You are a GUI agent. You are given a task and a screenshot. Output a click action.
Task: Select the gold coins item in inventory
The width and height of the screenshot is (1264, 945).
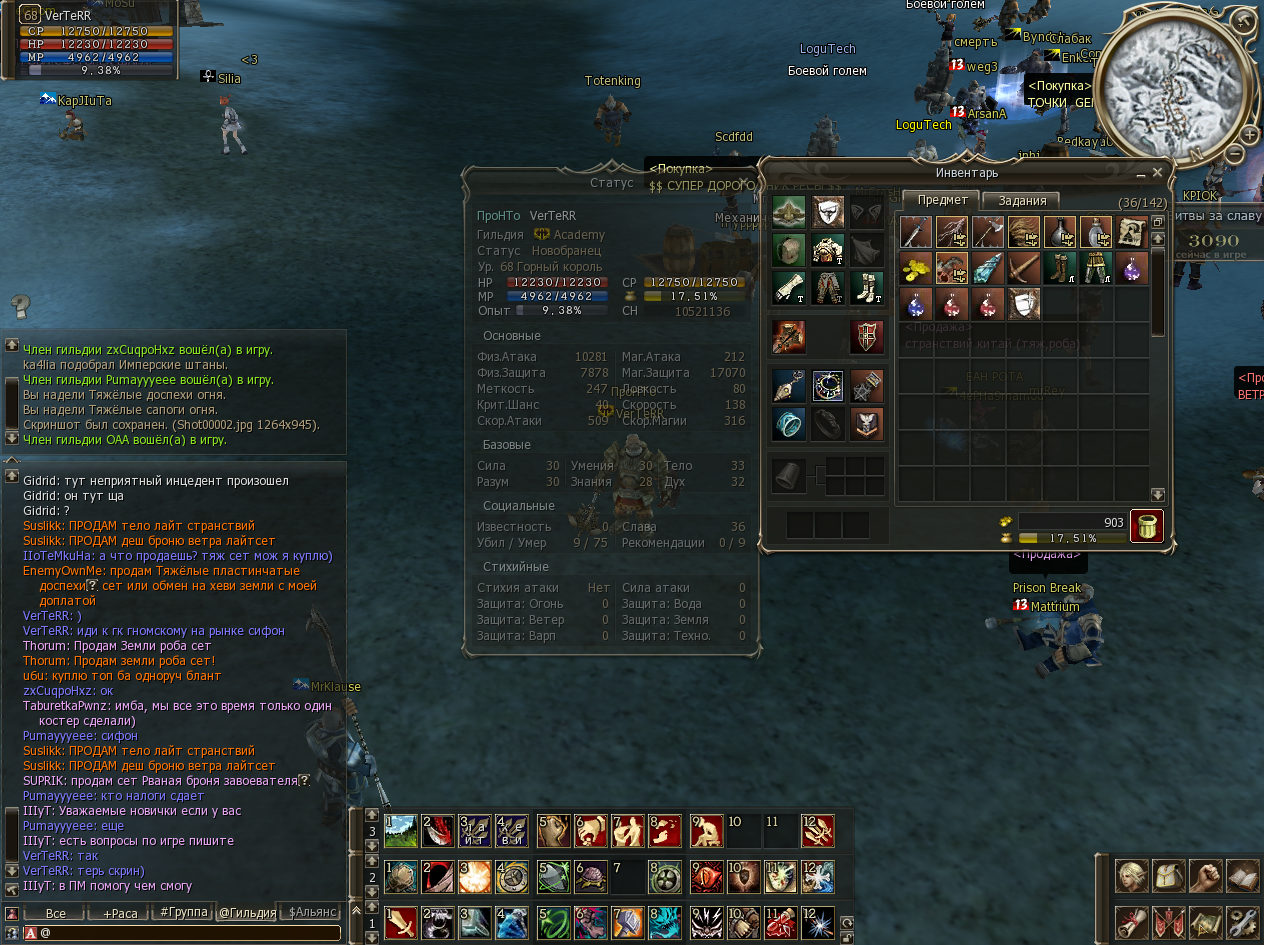[x=915, y=267]
